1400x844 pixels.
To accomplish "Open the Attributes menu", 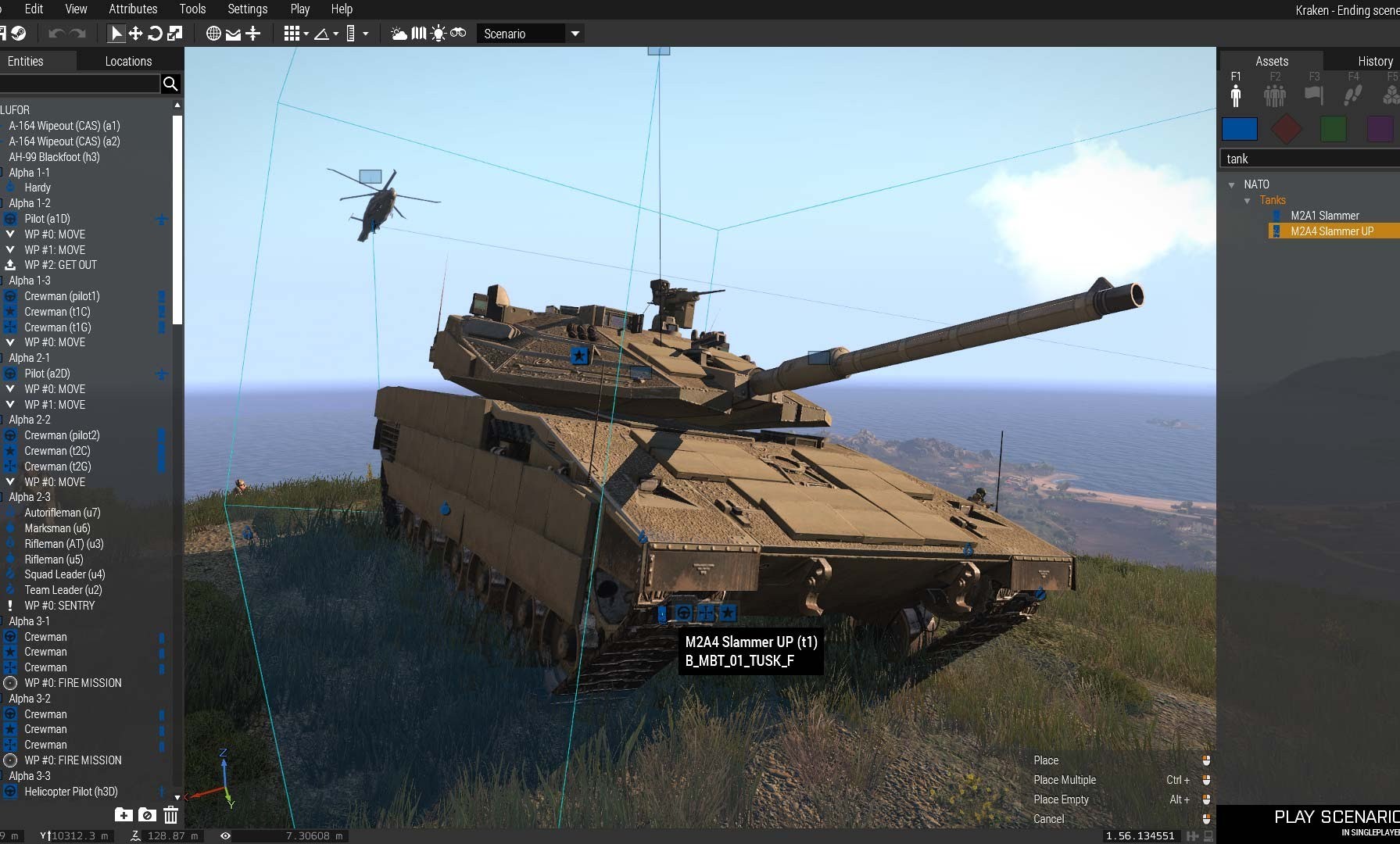I will 133,9.
